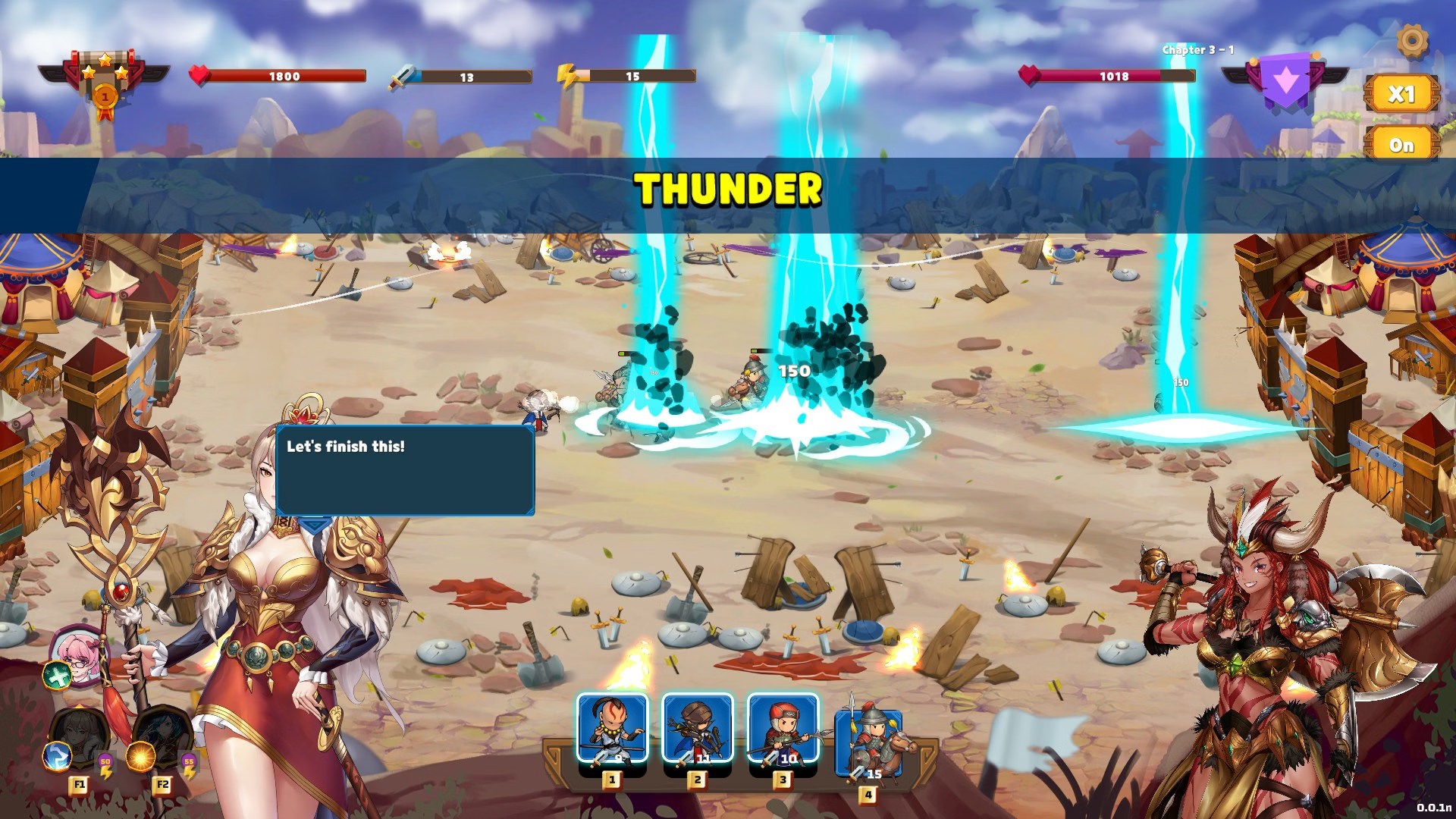This screenshot has width=1456, height=819.
Task: Advance the "Let's finish this!" dialogue box
Action: [x=405, y=471]
